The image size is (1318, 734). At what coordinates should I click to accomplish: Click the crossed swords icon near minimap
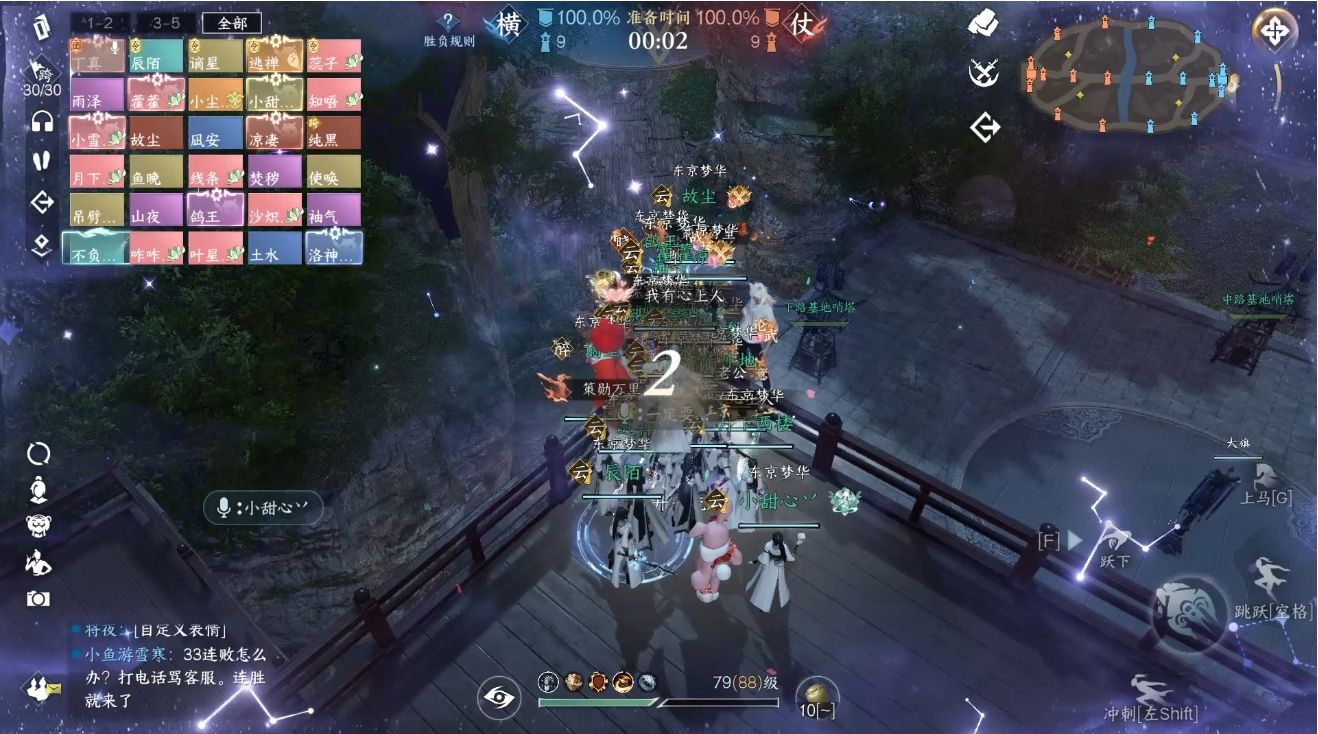point(984,72)
